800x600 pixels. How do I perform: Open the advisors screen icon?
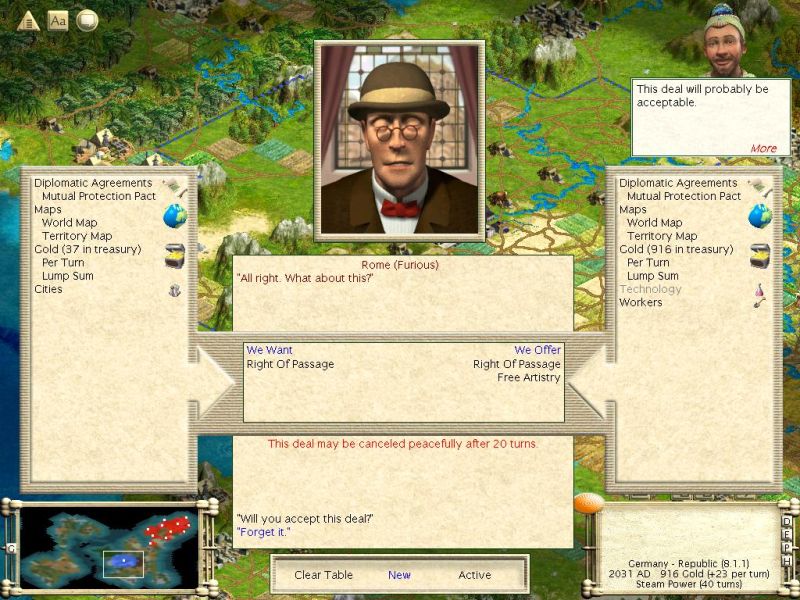click(87, 20)
